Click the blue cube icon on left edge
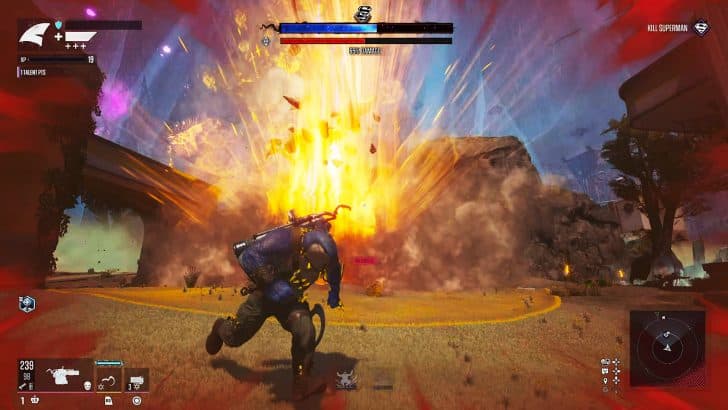 click(28, 303)
